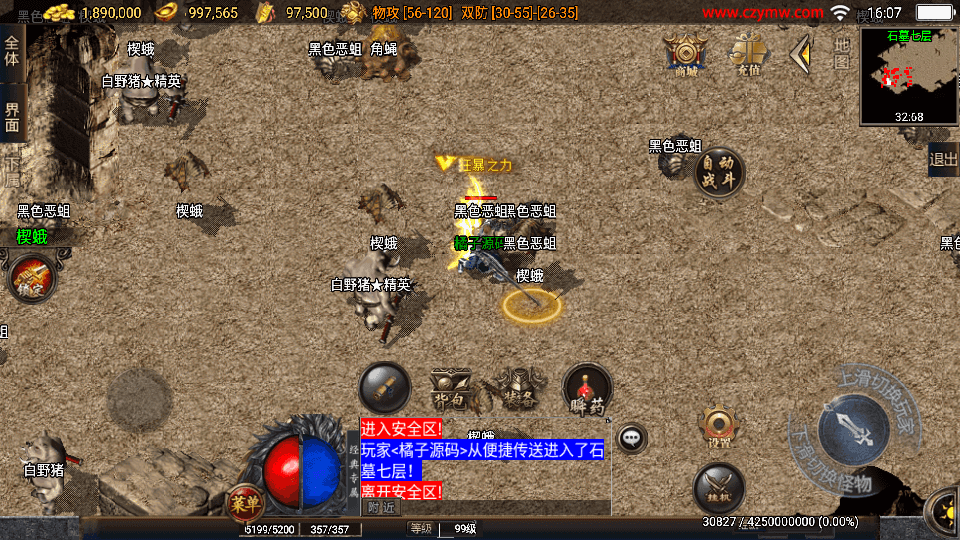Image resolution: width=960 pixels, height=540 pixels.
Task: Activate the 锁定 target lock icon
Action: (31, 279)
